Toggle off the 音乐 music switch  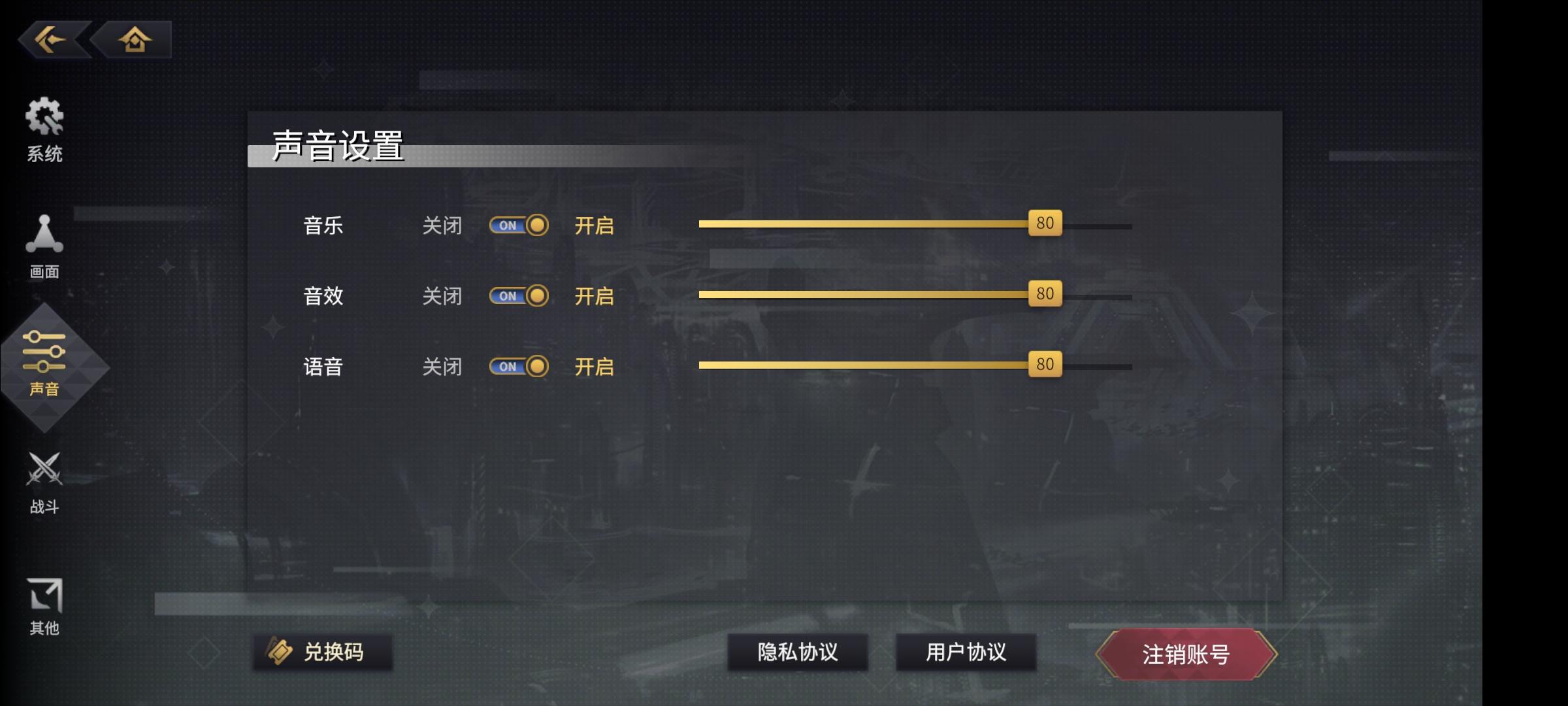(519, 225)
